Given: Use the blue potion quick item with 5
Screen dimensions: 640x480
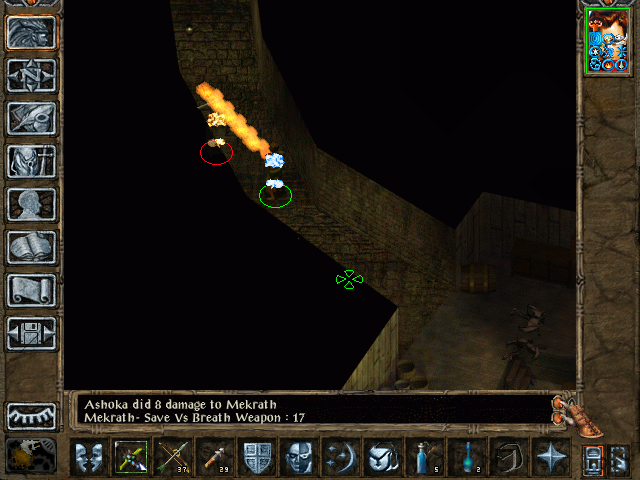Looking at the screenshot, I should (x=423, y=457).
